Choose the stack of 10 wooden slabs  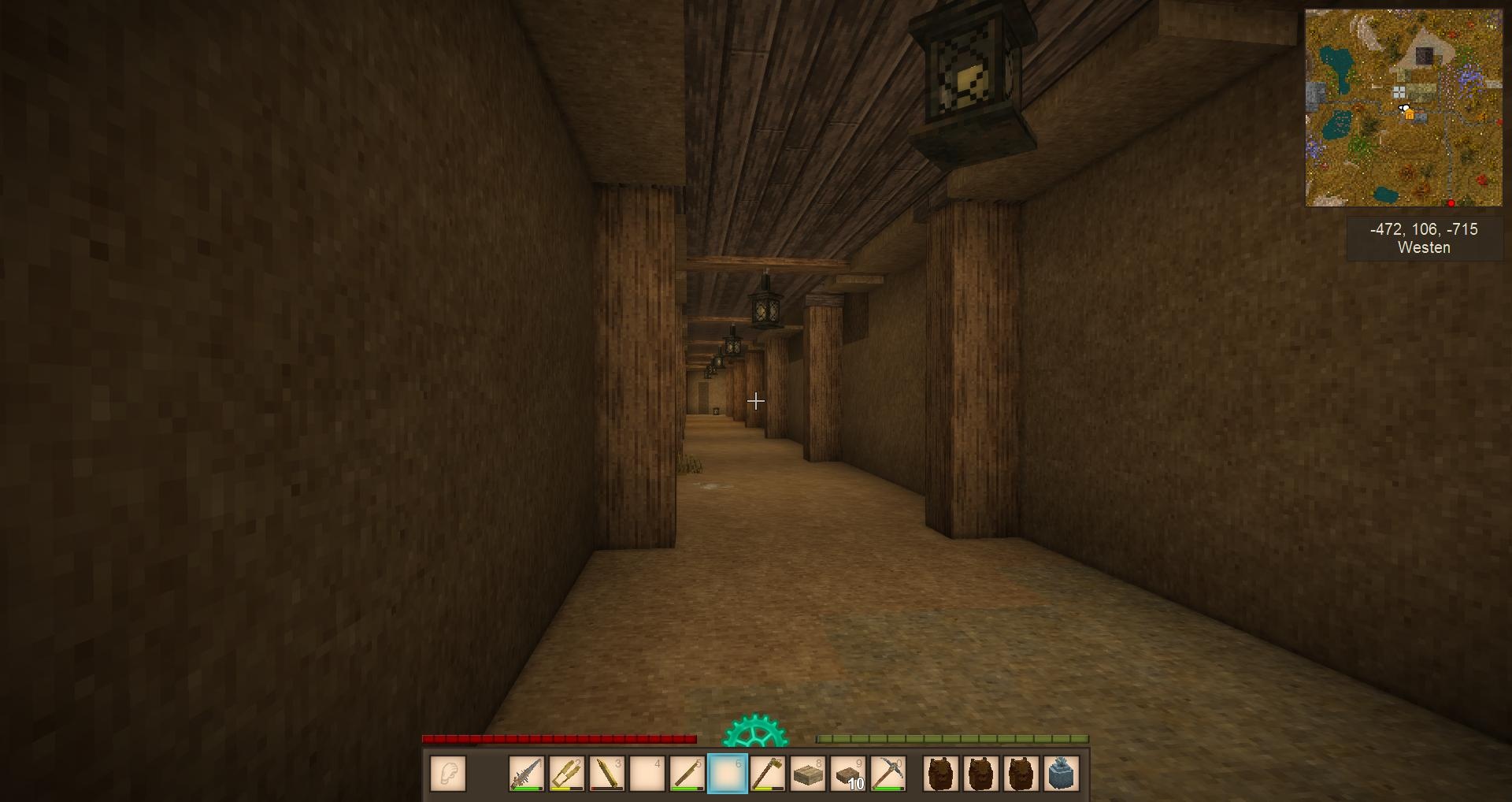point(848,774)
